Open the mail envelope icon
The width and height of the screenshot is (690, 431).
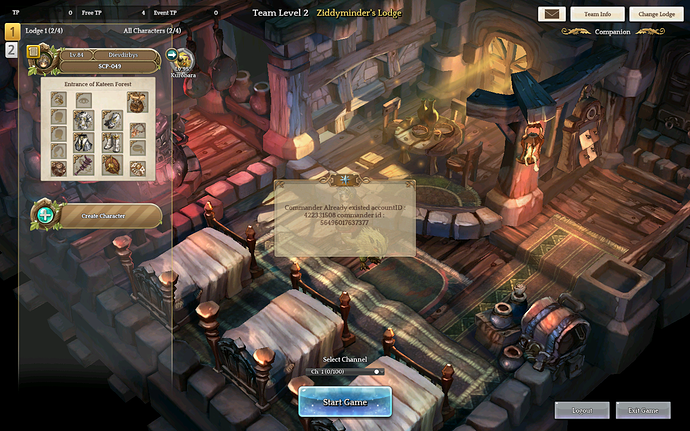551,14
